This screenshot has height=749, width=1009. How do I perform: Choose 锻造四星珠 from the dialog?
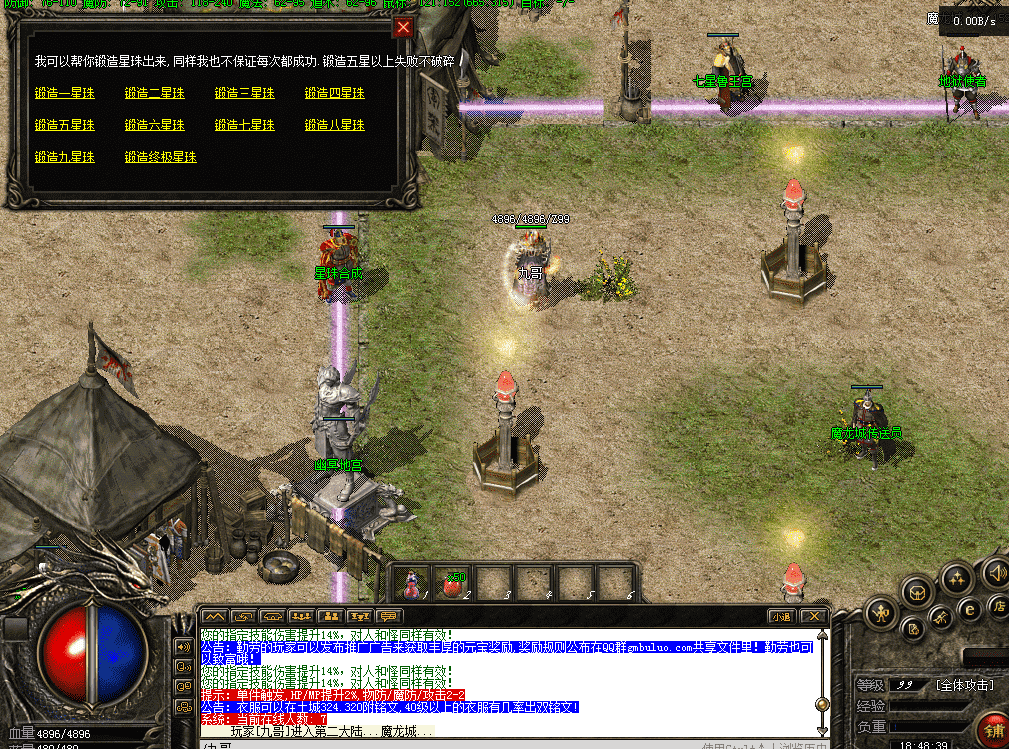(335, 93)
